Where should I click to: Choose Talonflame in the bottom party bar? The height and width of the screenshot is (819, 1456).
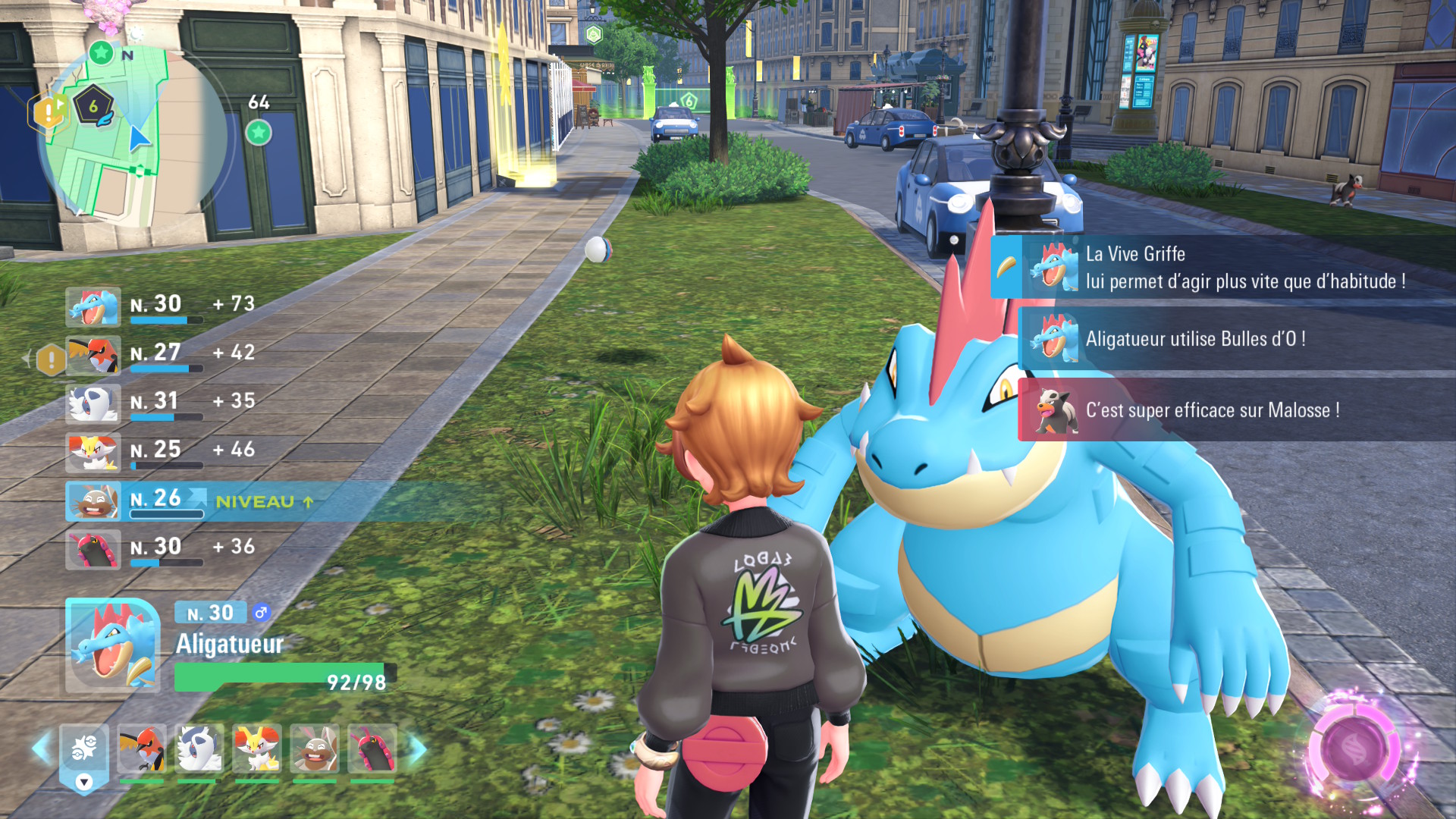[142, 748]
